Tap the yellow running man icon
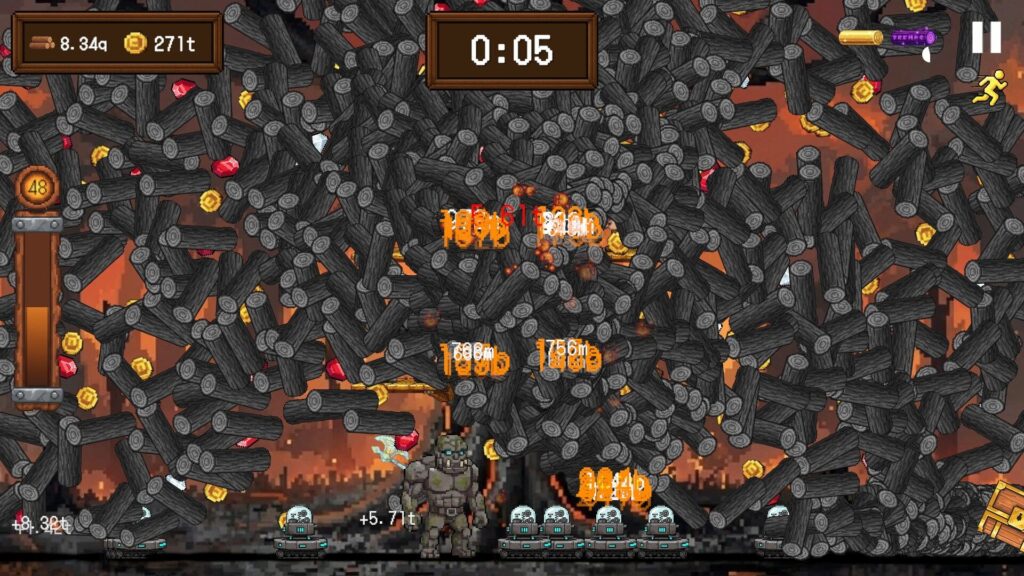 (990, 87)
